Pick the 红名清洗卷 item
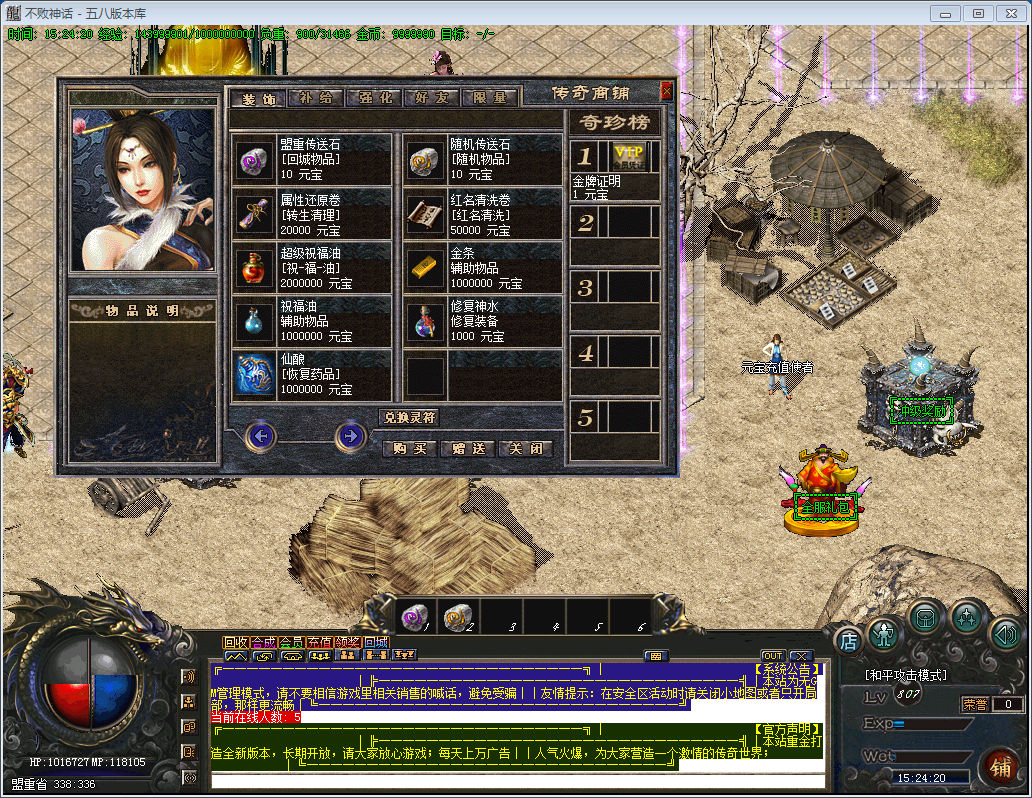The width and height of the screenshot is (1032, 798). [x=425, y=213]
